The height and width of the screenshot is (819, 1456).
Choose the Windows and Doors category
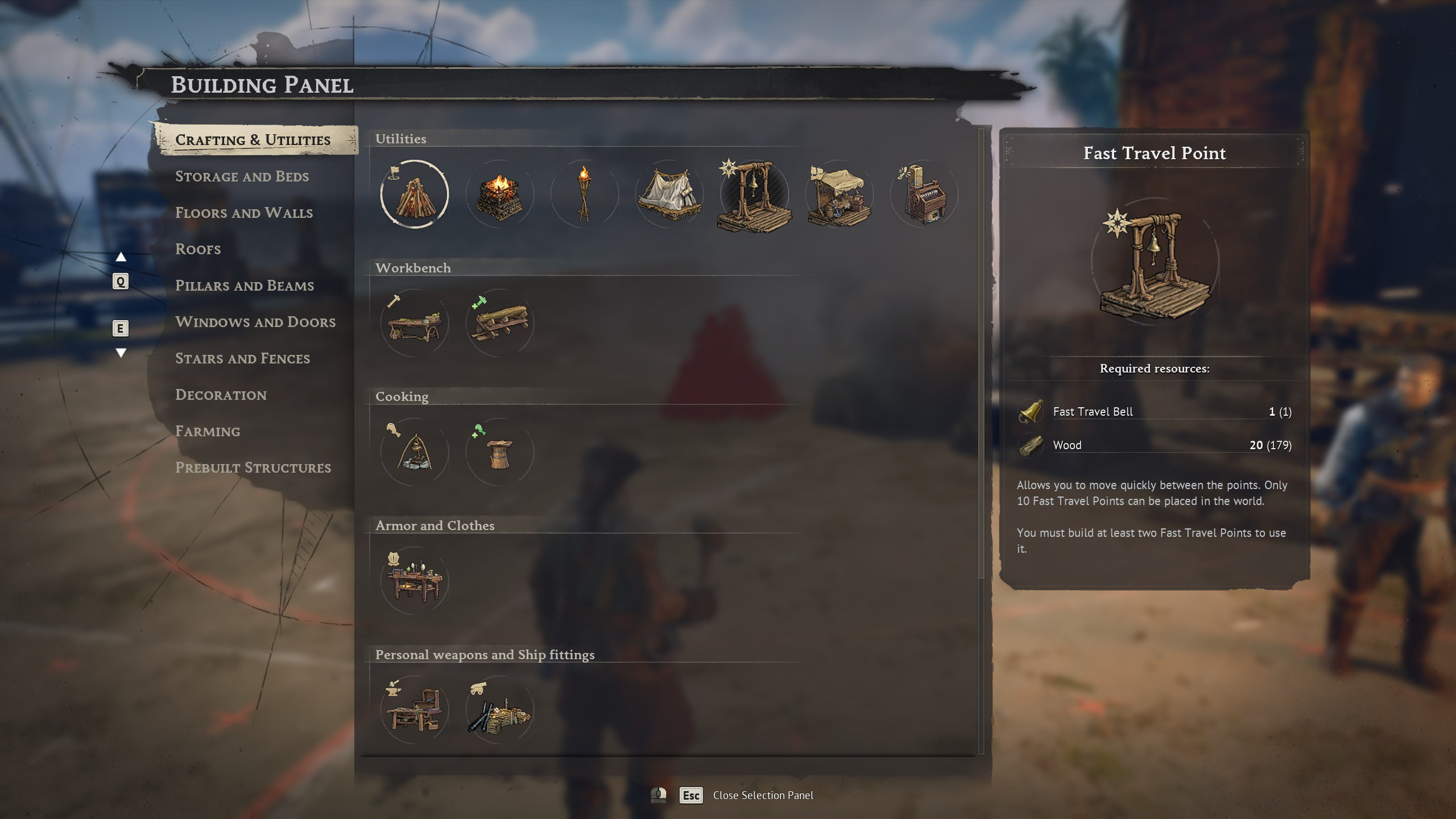coord(255,322)
